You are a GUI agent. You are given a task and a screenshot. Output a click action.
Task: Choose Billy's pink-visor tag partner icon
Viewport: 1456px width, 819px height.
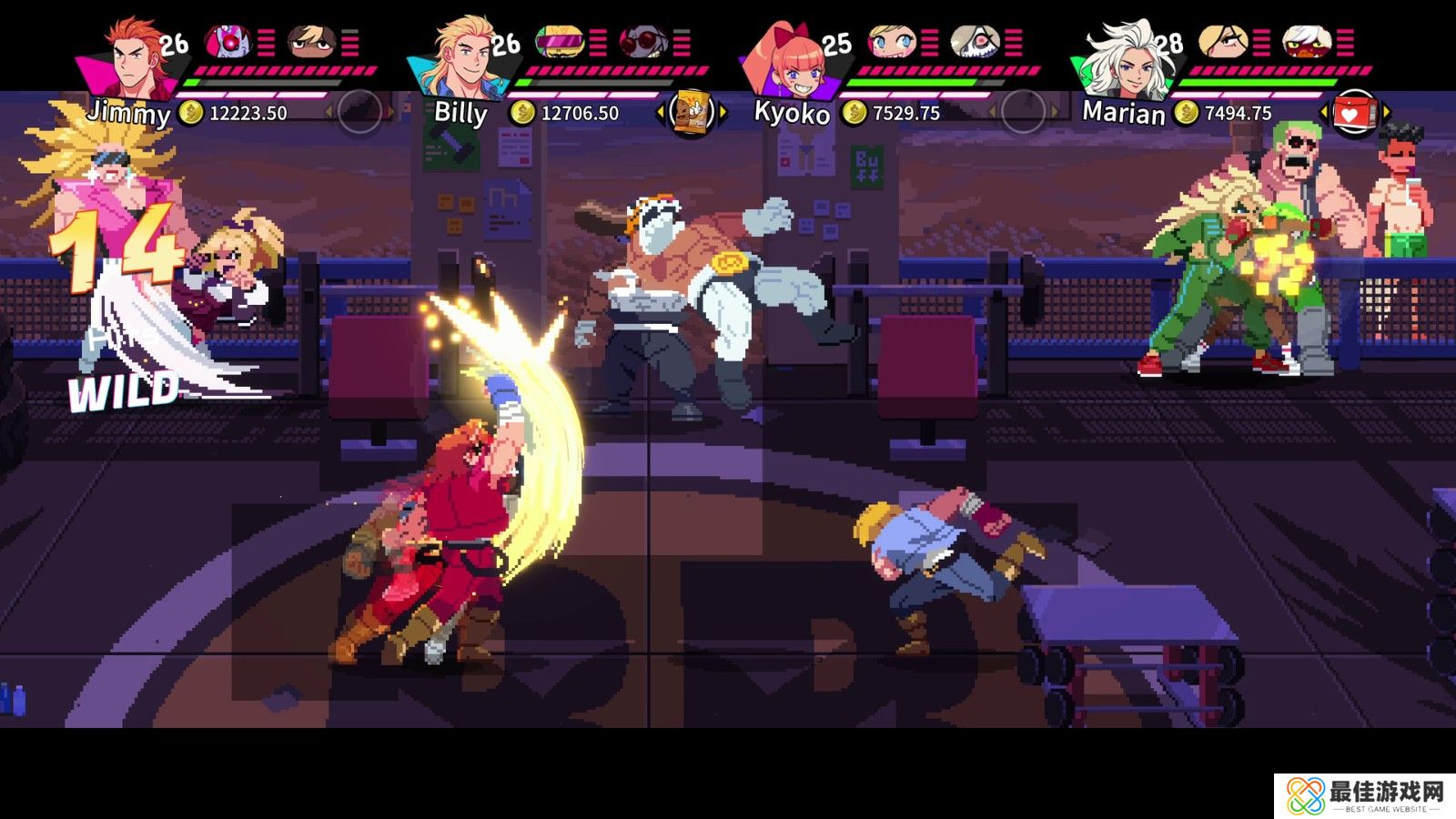point(559,41)
